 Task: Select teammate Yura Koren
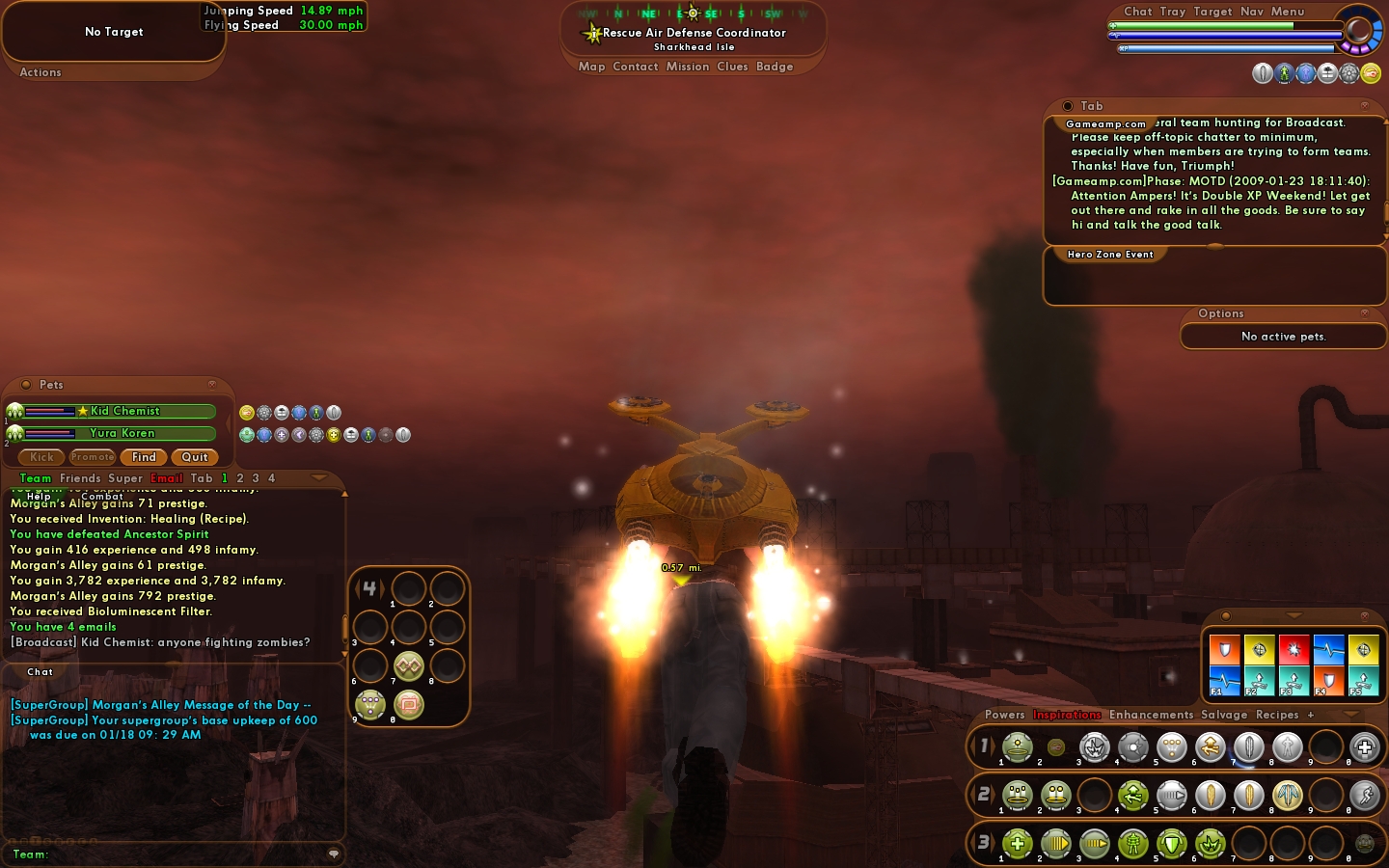(x=123, y=433)
